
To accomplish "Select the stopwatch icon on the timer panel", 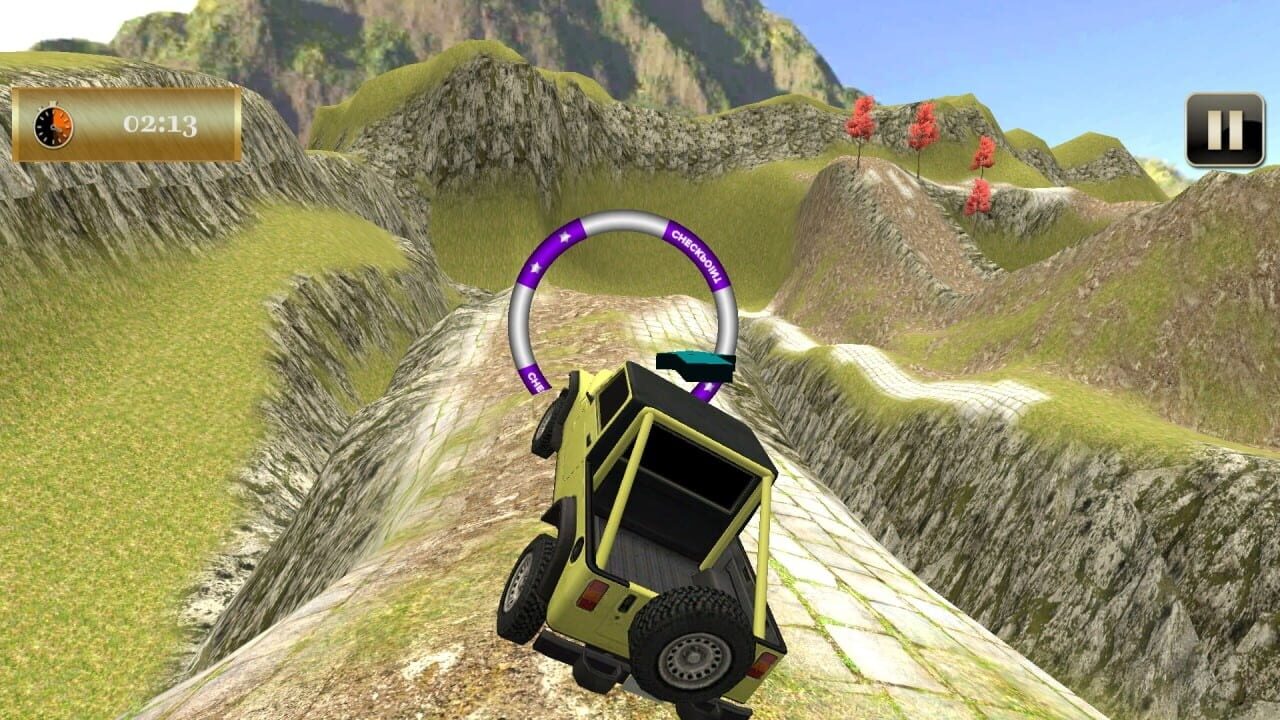I will [53, 126].
